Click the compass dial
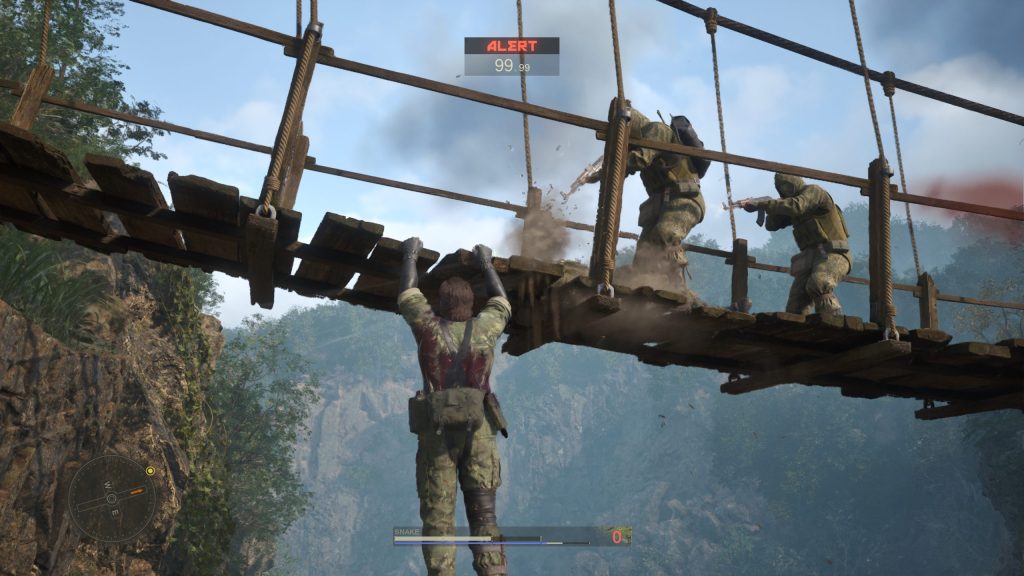1024x576 pixels. coord(112,498)
